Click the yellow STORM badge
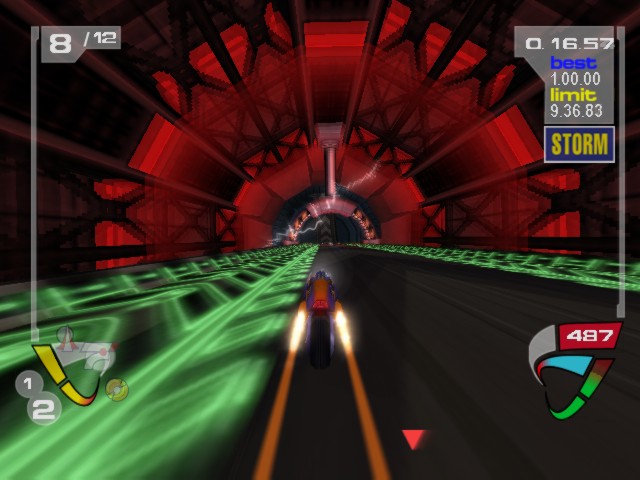 (579, 144)
